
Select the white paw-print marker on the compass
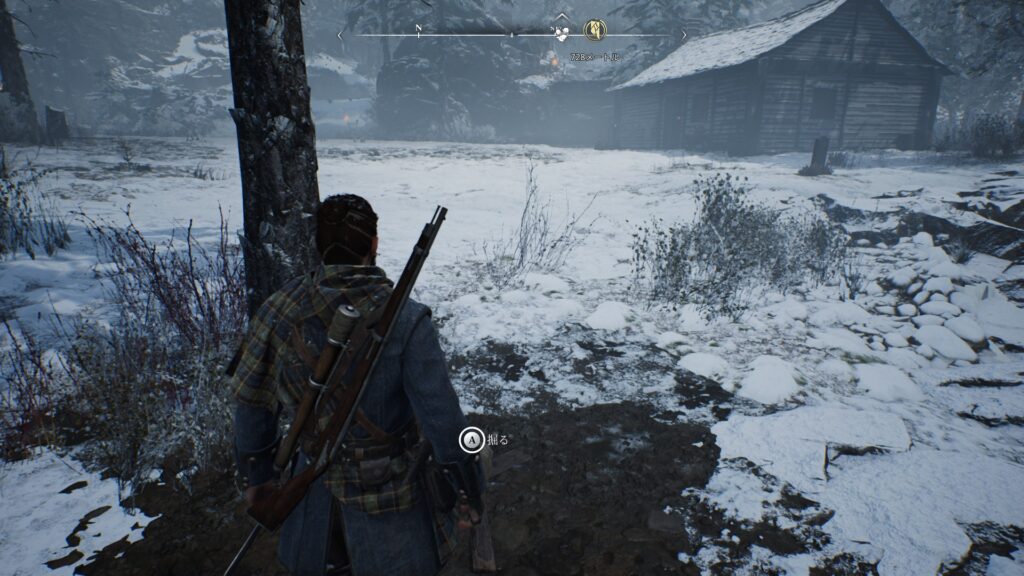tap(562, 33)
